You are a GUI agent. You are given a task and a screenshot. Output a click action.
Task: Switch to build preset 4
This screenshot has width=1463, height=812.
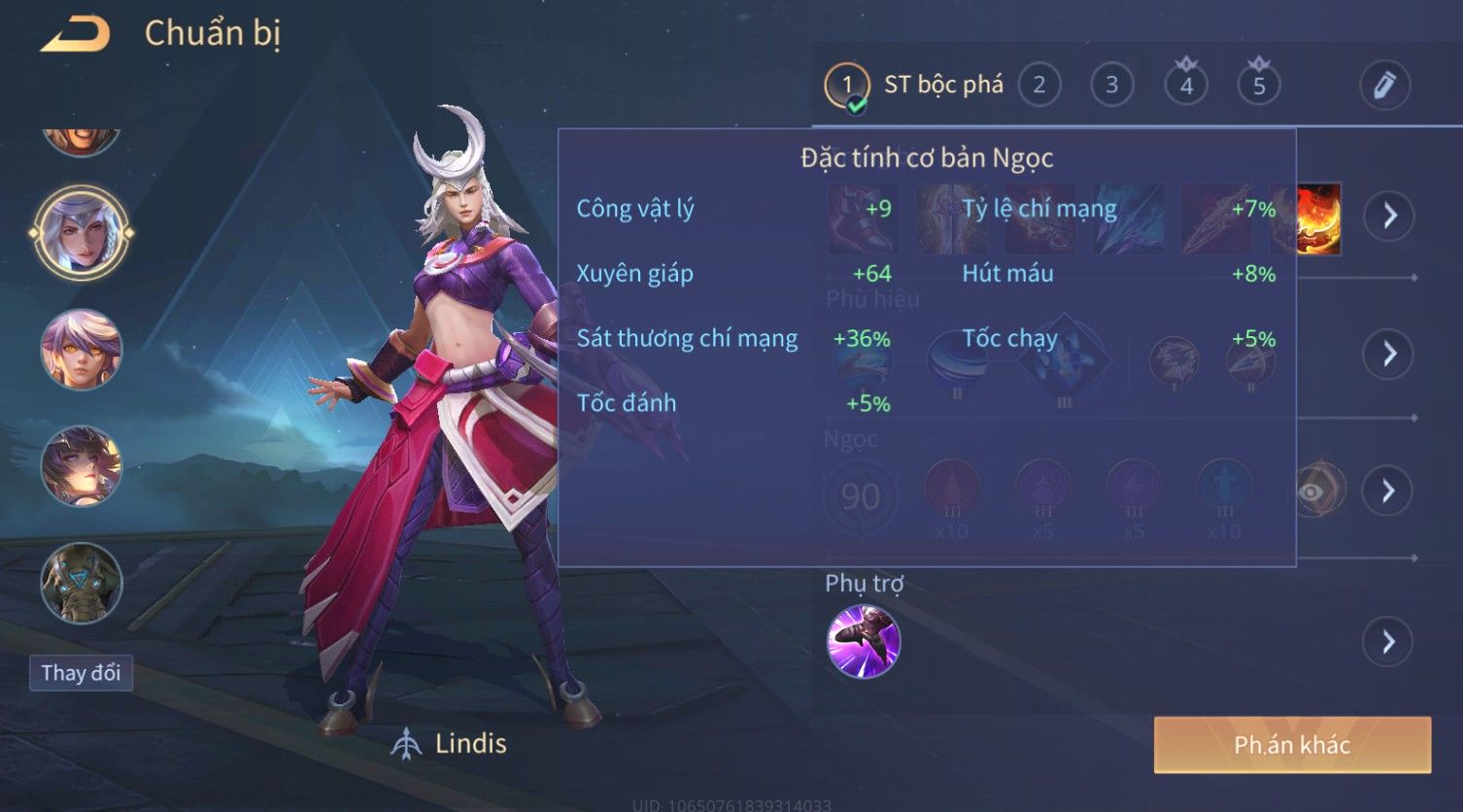coord(1185,85)
